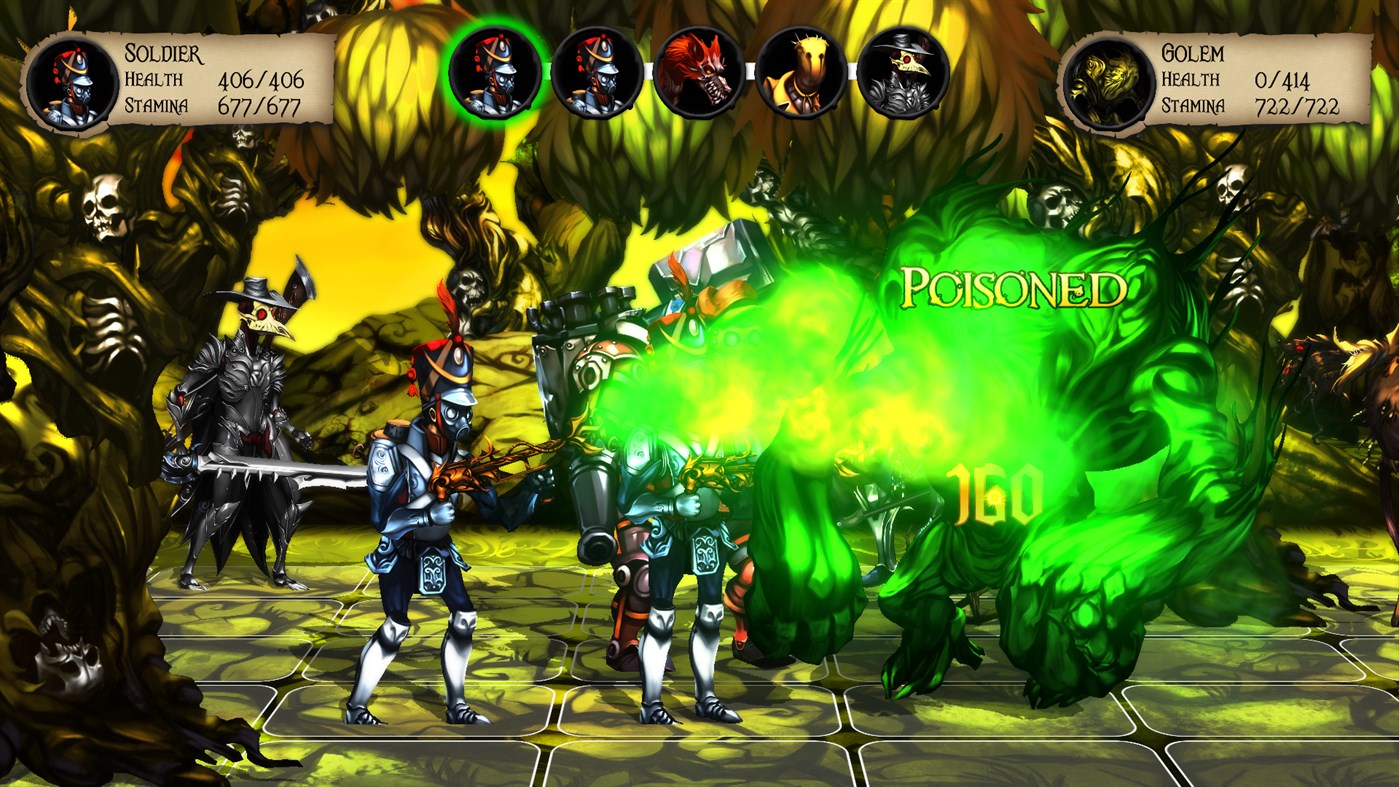This screenshot has width=1399, height=787.
Task: Expand the Golem info panel
Action: click(x=1230, y=80)
